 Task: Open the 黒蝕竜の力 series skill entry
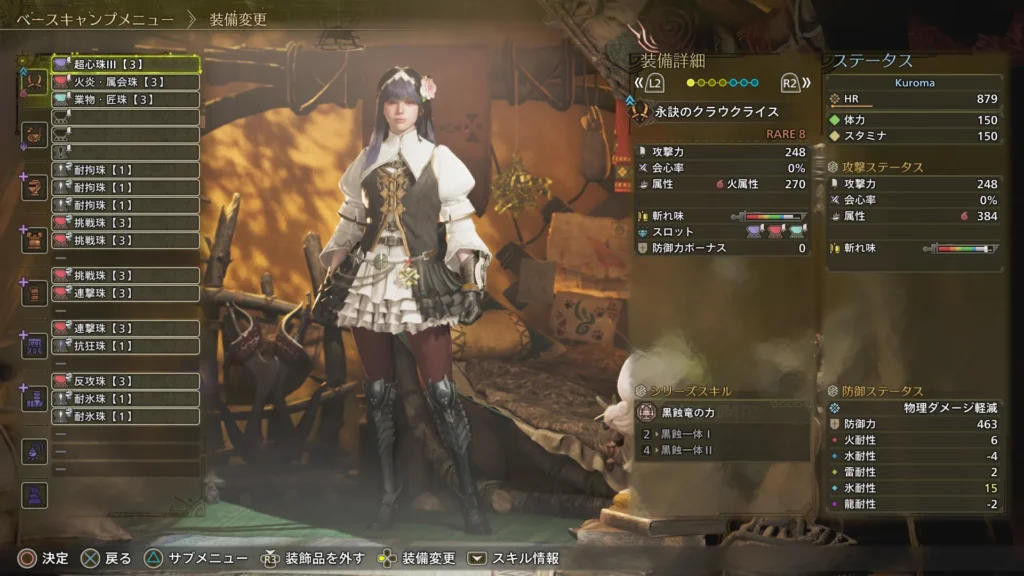[x=724, y=412]
